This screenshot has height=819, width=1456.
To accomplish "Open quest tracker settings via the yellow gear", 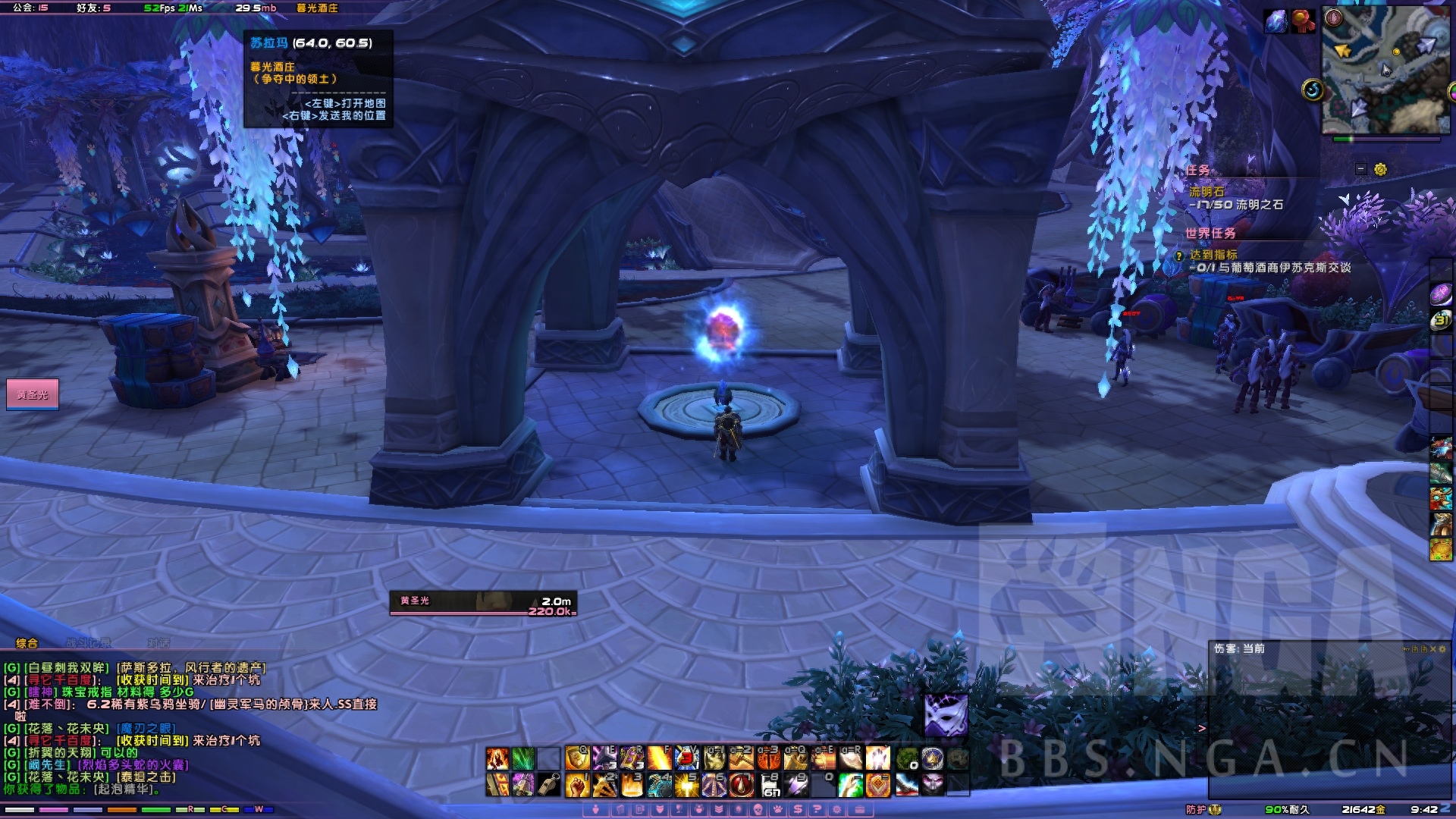I will point(1380,169).
